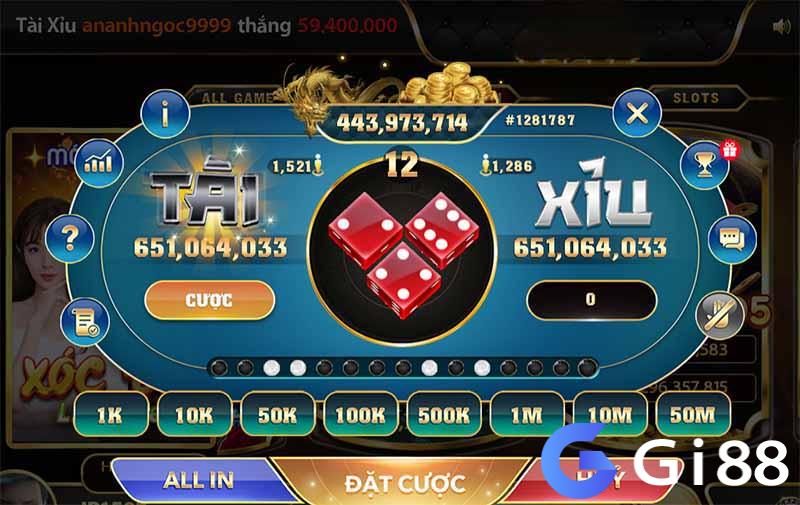
Task: Pick the 100K chip
Action: 359,414
